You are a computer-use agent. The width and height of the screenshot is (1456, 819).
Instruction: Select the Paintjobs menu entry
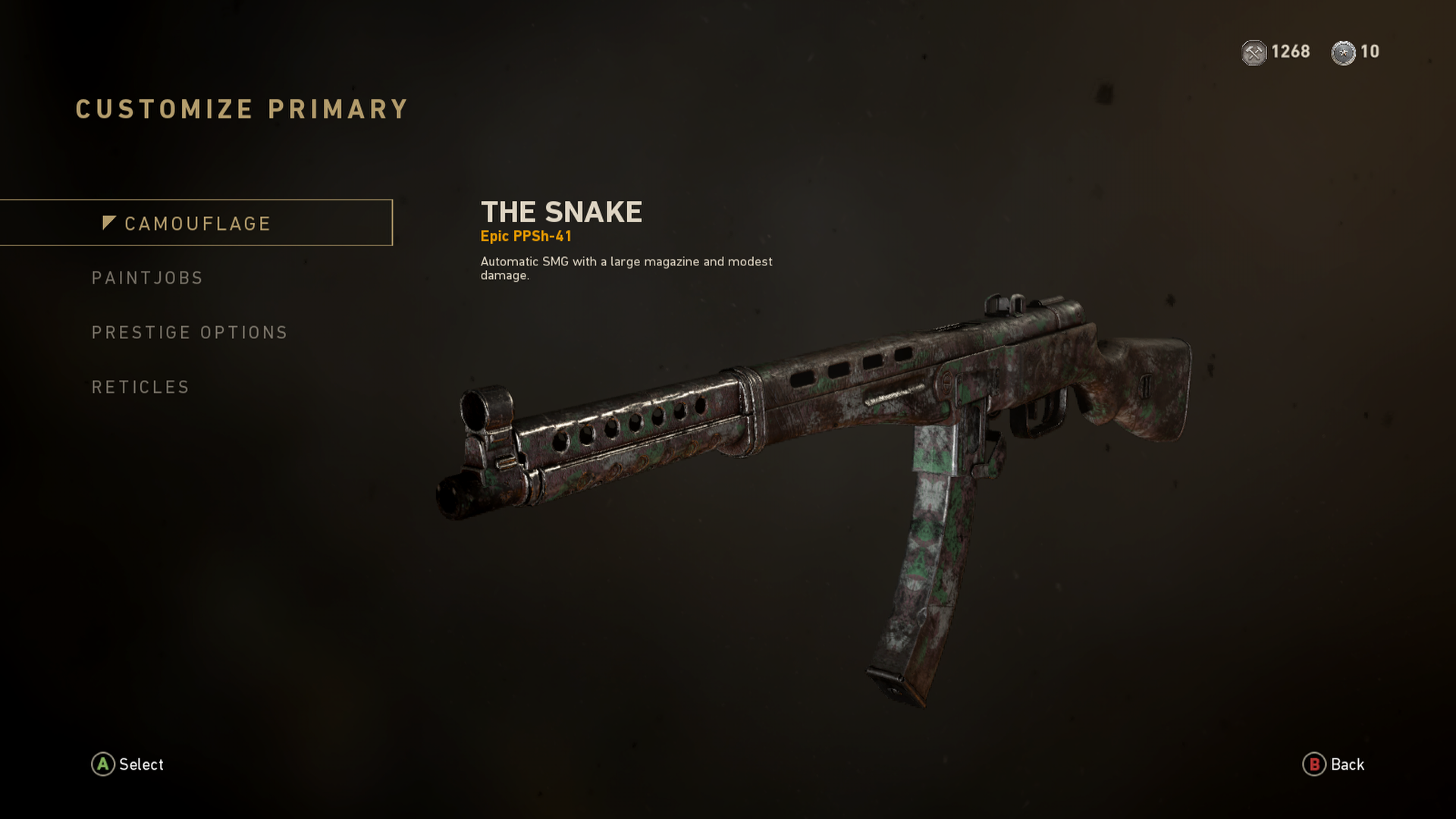[x=148, y=278]
